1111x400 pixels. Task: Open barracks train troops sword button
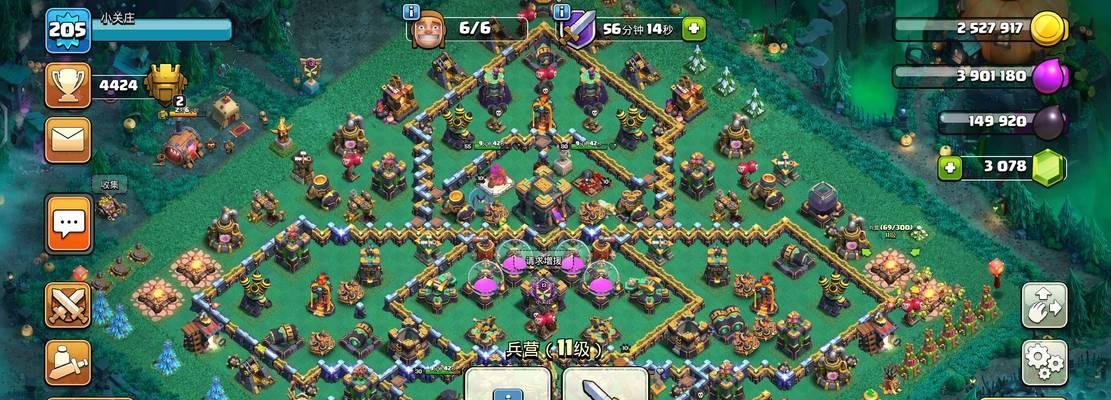click(x=604, y=385)
